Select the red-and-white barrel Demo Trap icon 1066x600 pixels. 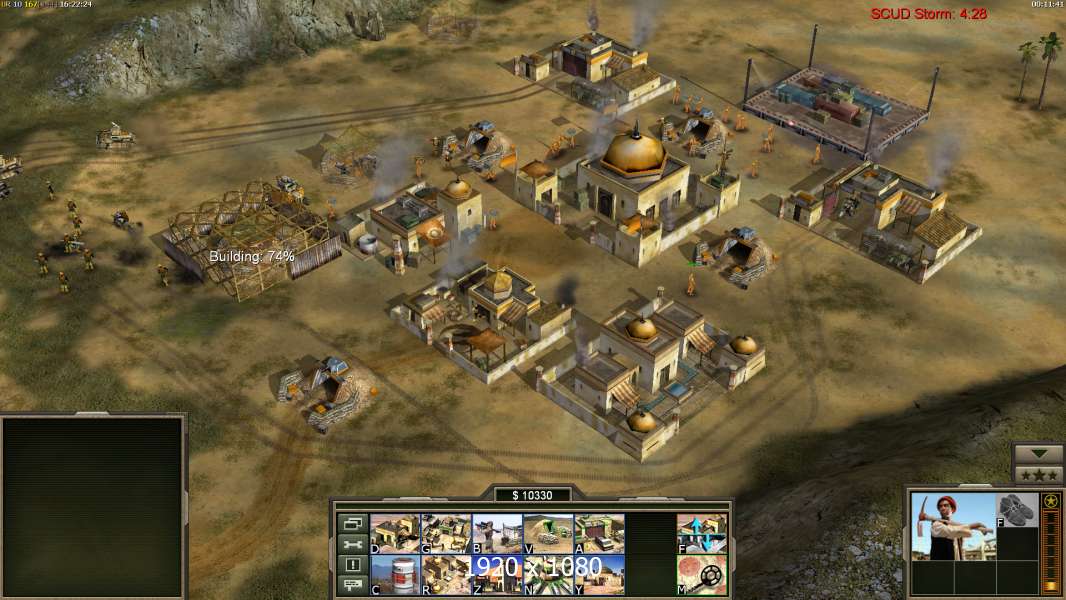coord(395,575)
